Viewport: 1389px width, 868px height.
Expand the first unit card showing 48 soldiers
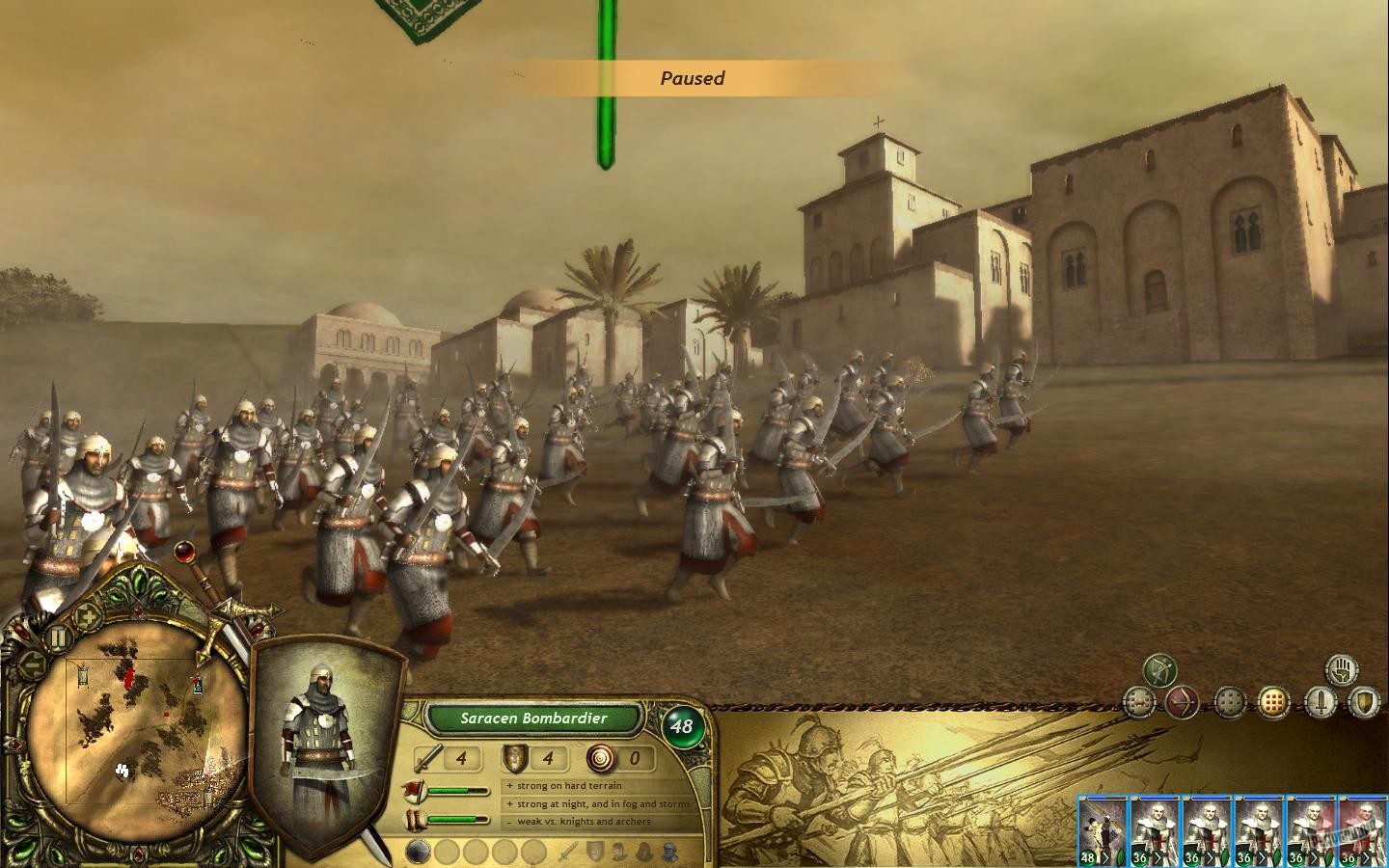[x=1106, y=857]
